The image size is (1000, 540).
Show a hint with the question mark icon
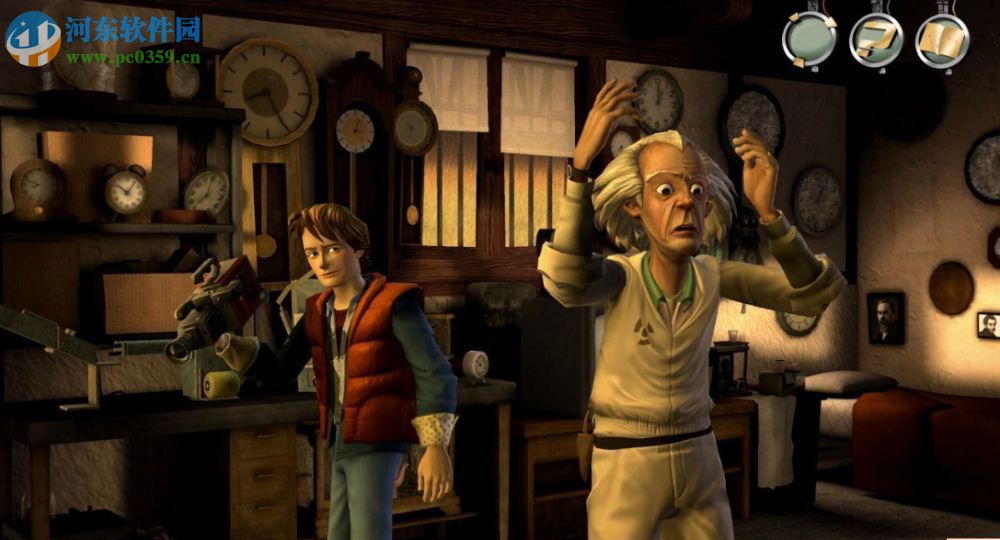pos(876,40)
